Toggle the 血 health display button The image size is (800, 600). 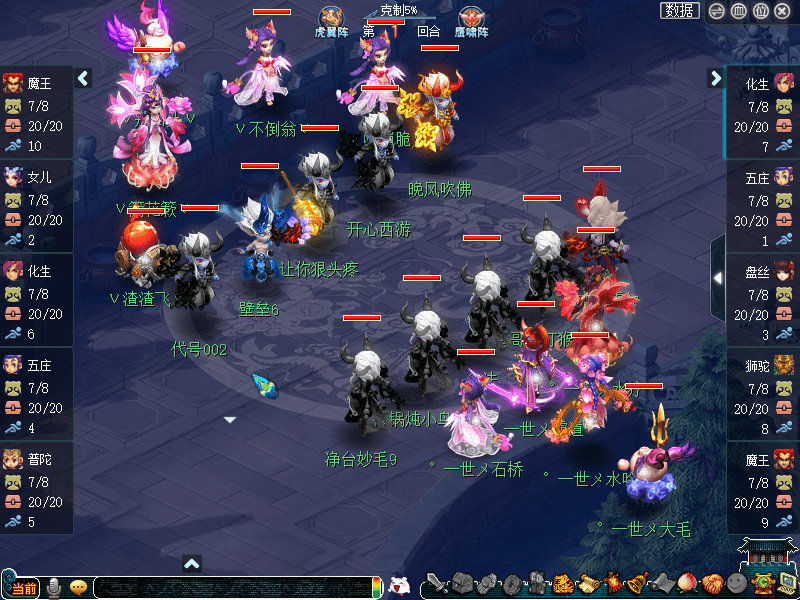point(738,11)
